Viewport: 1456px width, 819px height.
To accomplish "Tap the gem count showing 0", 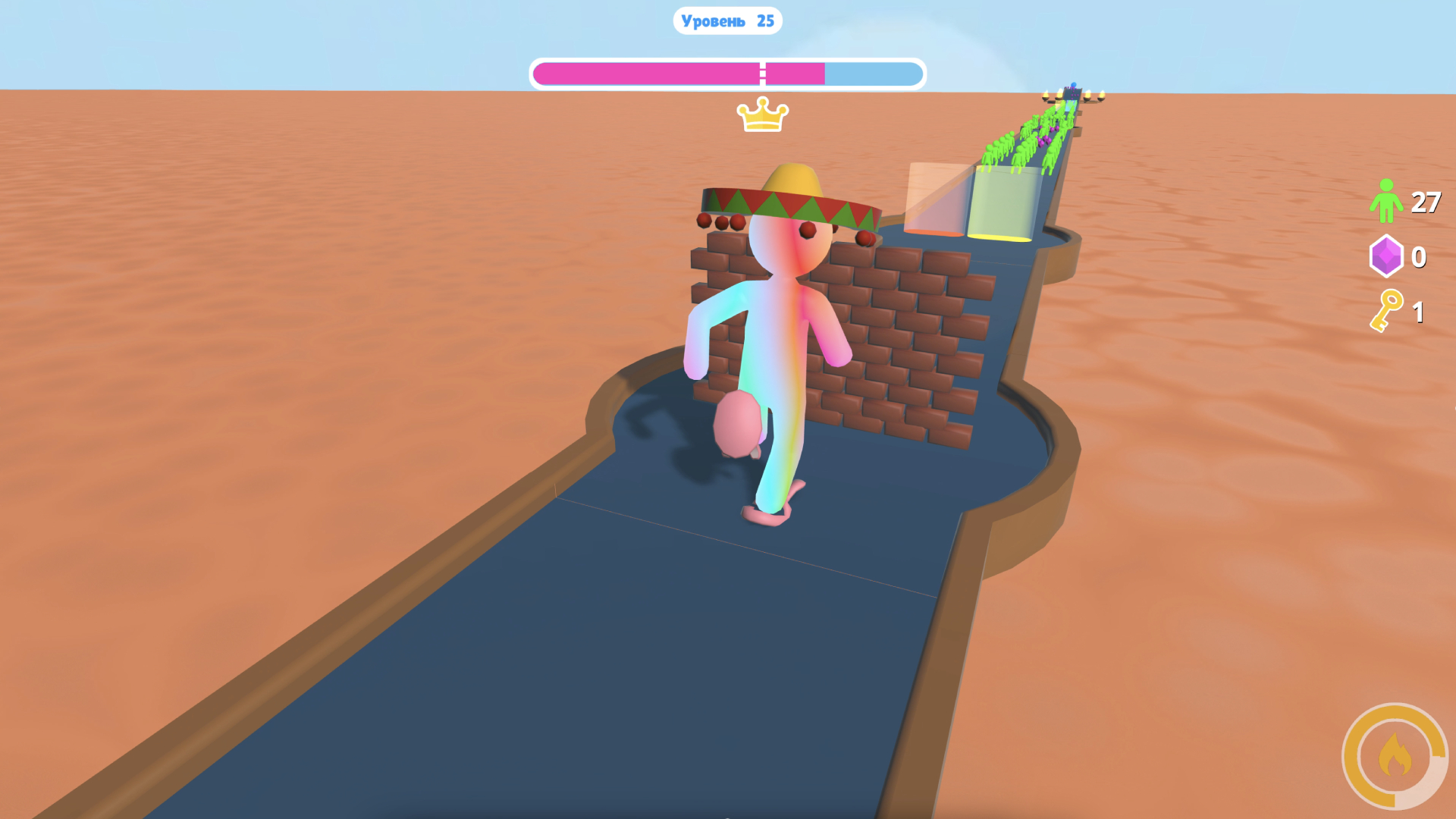I will coord(1420,258).
